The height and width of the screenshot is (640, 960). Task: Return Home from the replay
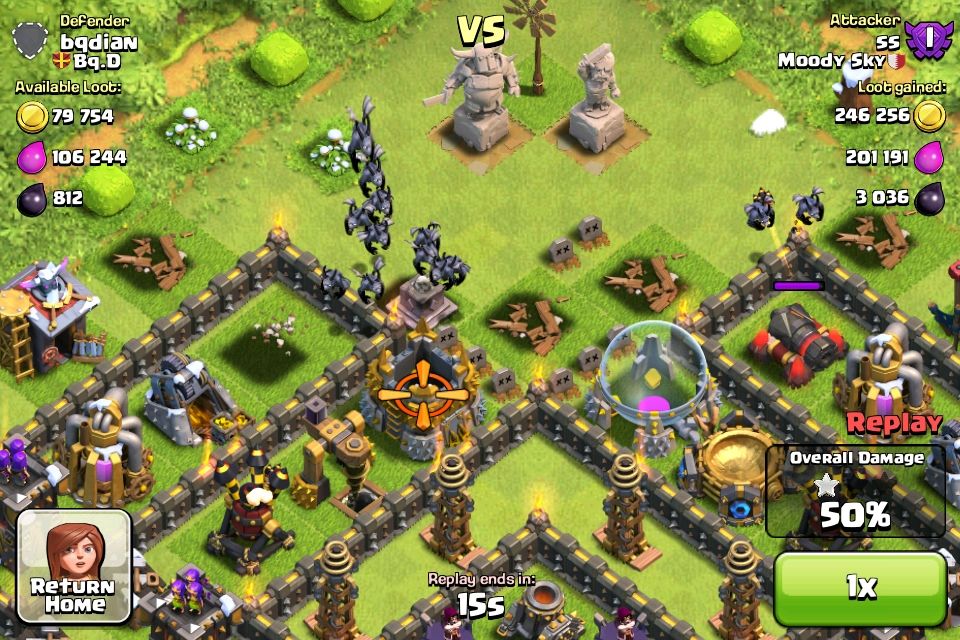74,566
